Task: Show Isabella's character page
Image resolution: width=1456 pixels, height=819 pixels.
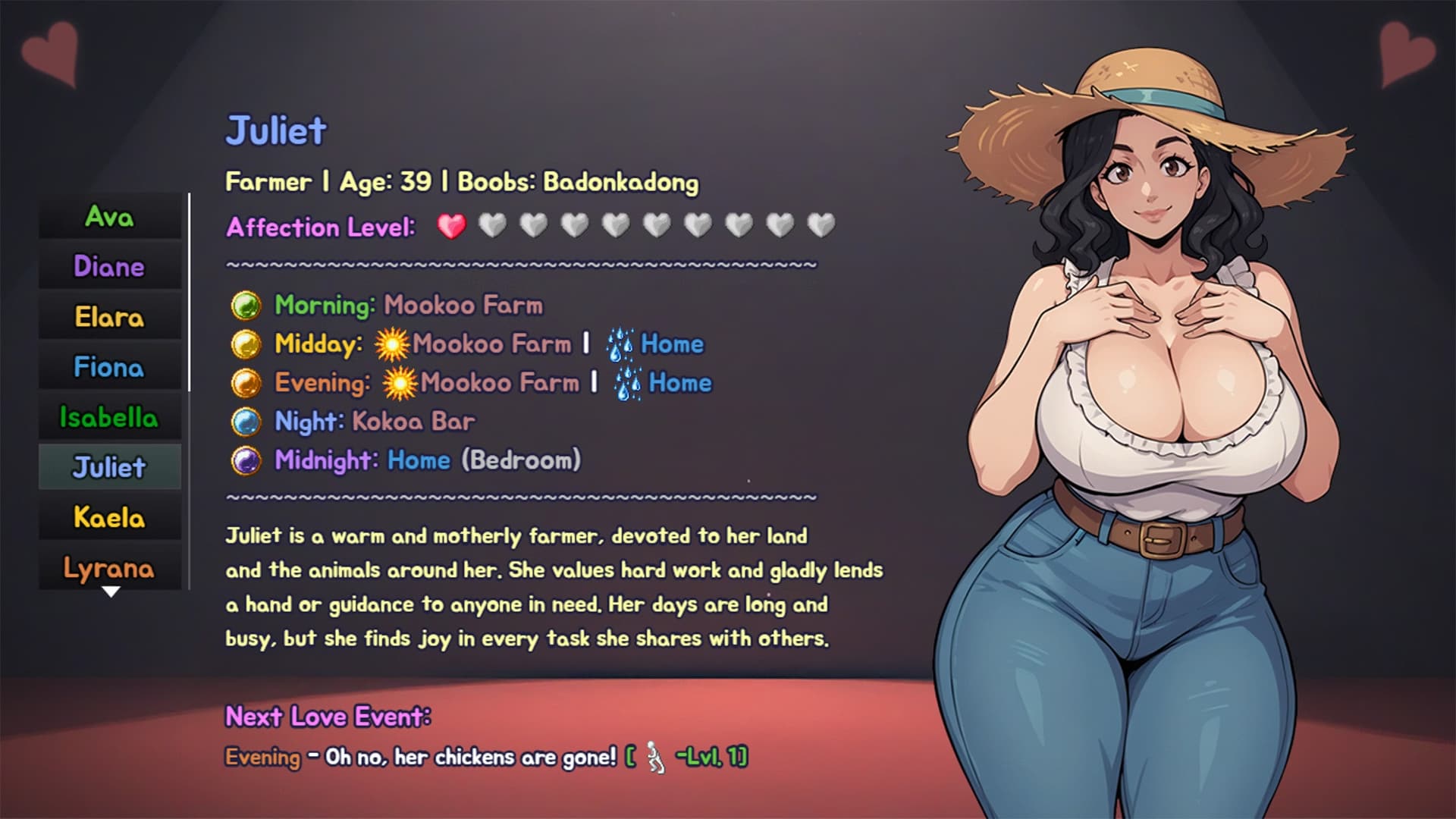Action: pos(109,417)
